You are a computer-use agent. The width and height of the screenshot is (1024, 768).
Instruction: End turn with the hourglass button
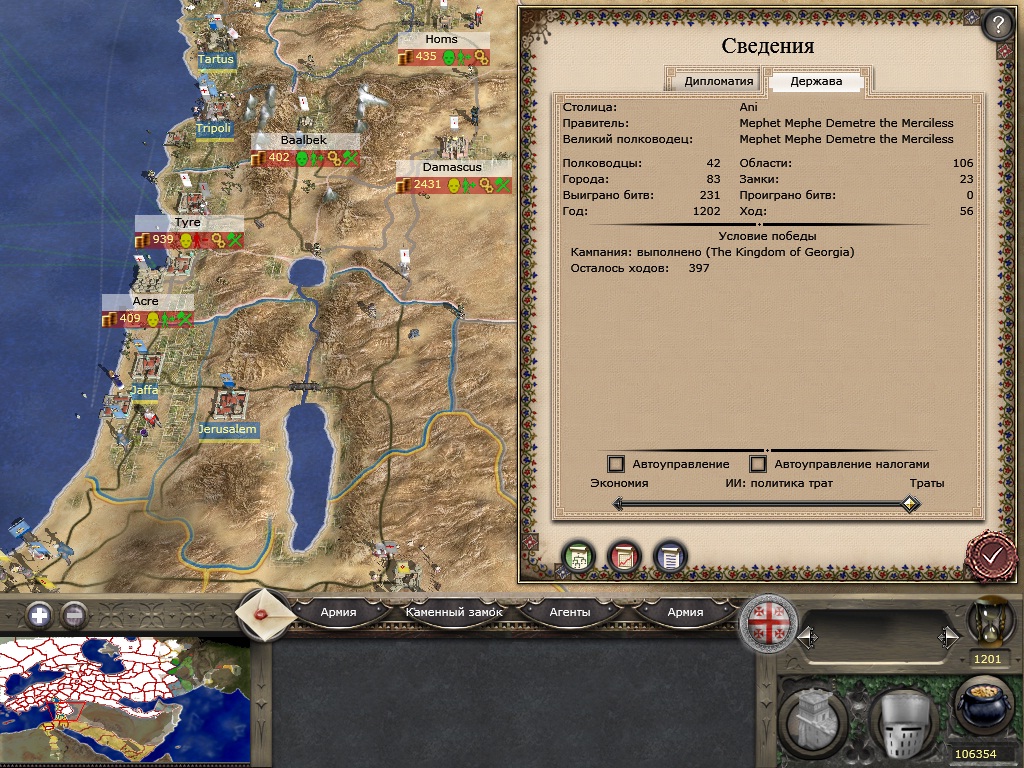point(987,624)
